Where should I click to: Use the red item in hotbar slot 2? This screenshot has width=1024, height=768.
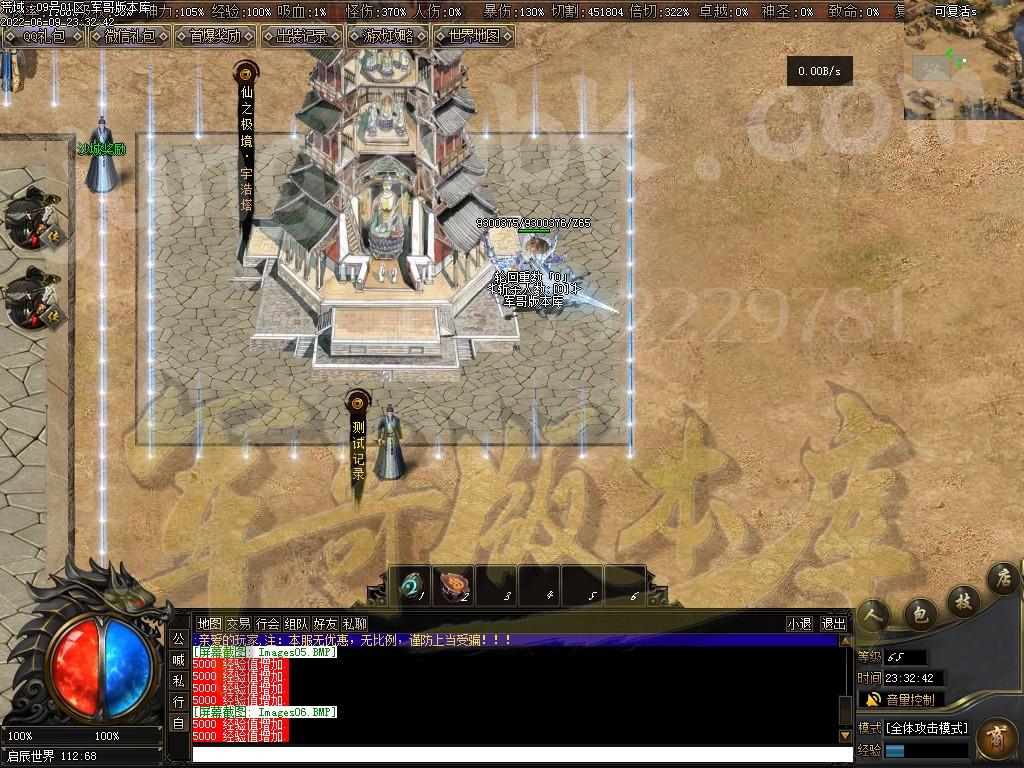(x=453, y=586)
